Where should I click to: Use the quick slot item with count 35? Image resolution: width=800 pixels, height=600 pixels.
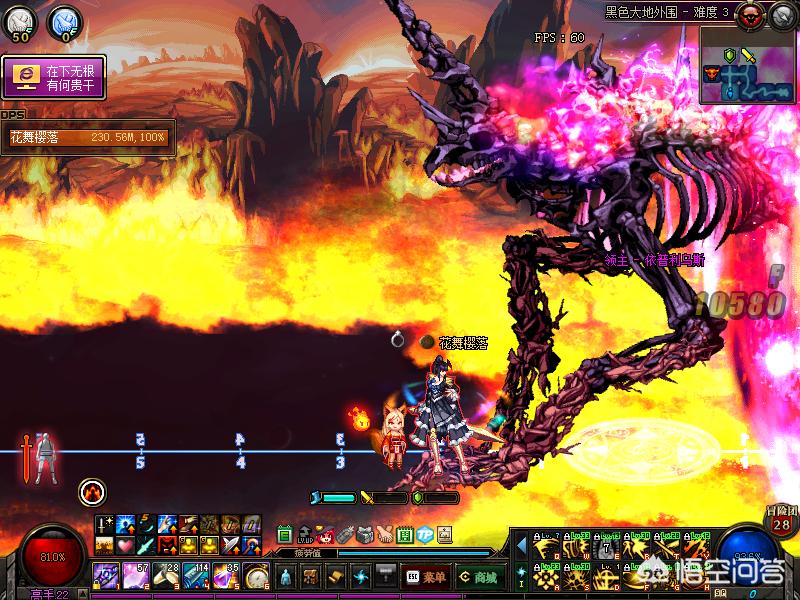point(227,576)
